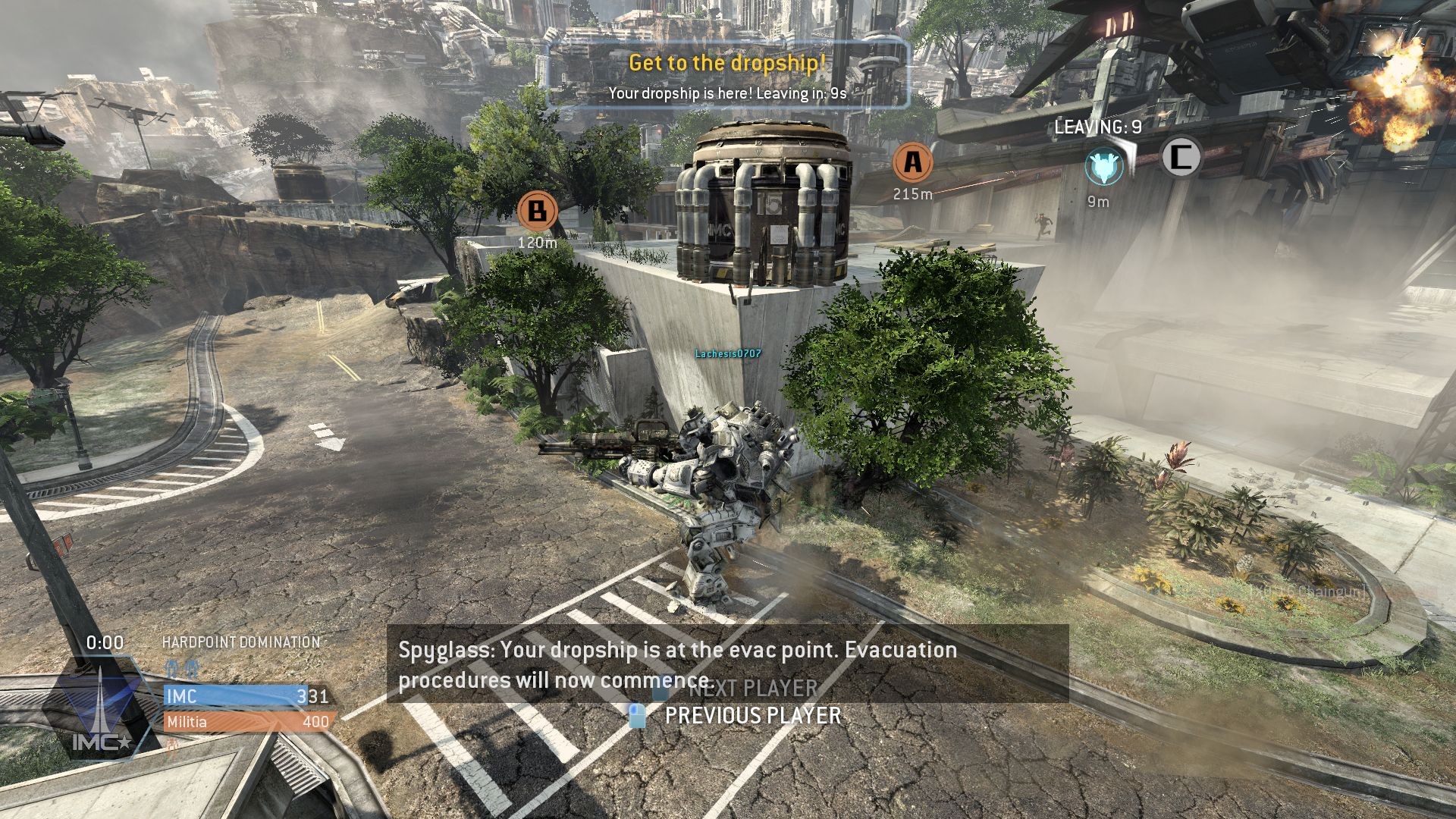
Task: Select the hardpoint A marker
Action: (913, 162)
